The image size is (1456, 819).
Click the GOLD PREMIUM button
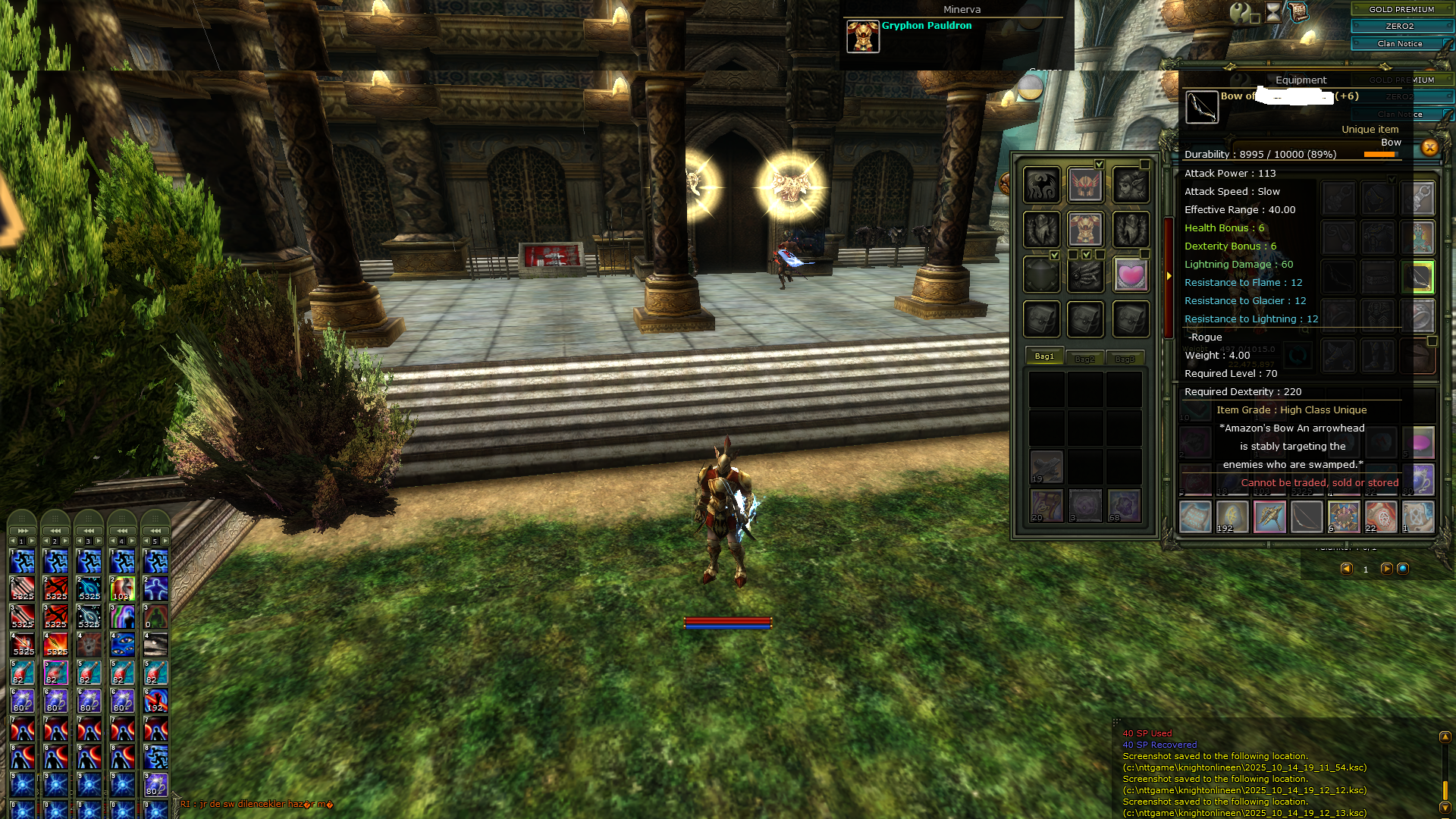pos(1401,9)
